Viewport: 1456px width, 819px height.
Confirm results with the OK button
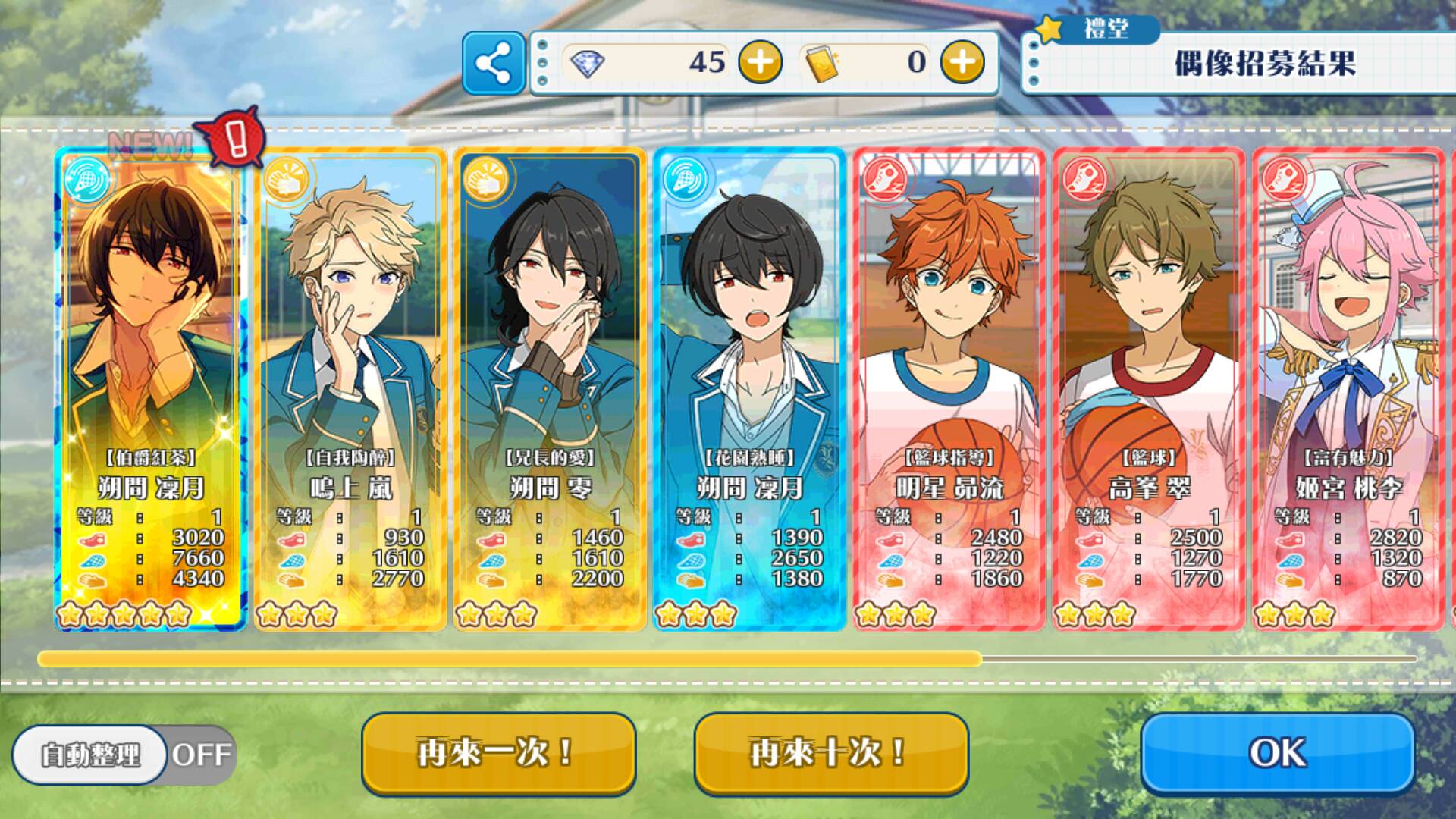point(1278,753)
